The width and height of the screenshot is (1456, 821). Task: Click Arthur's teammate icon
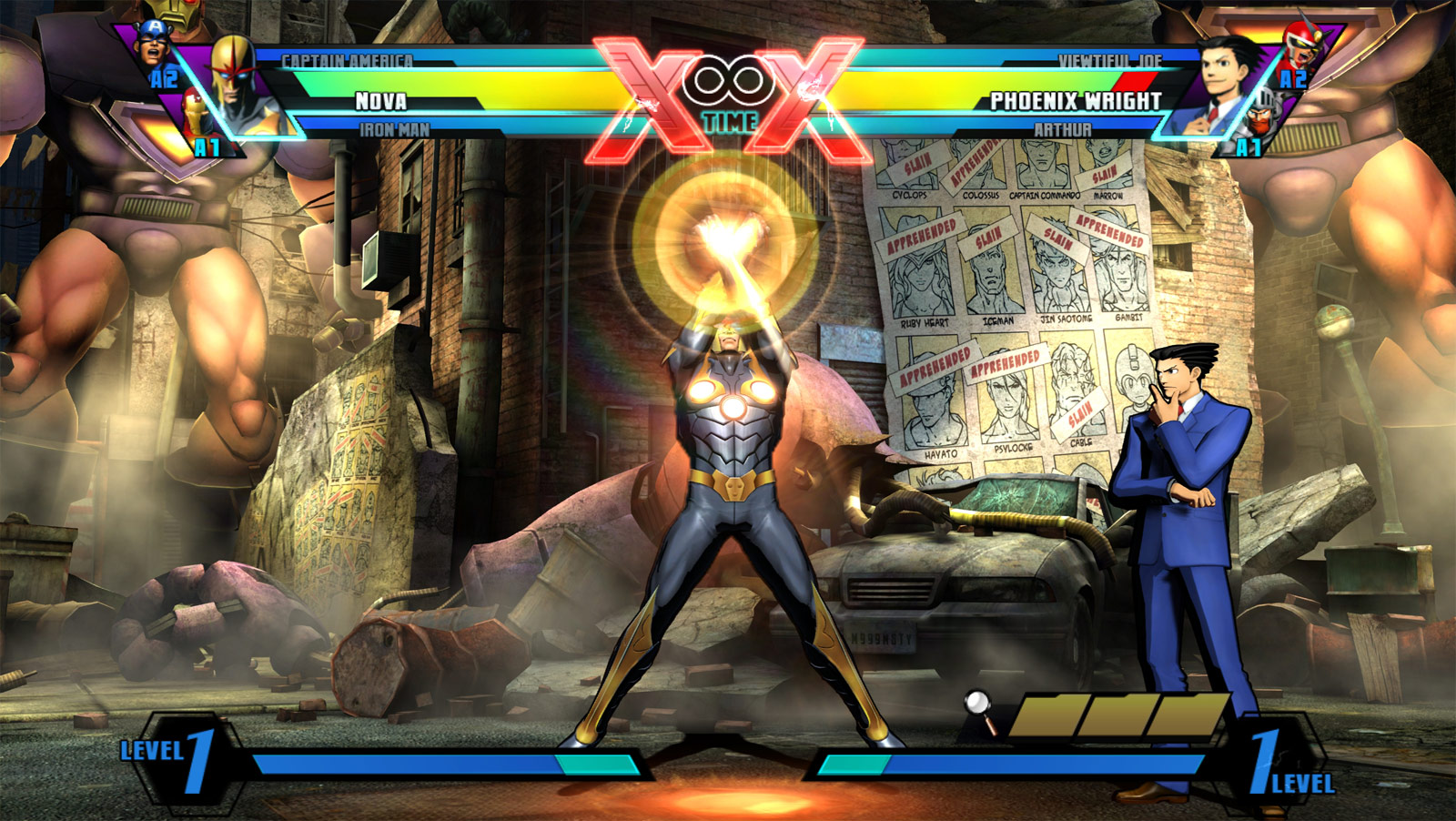coord(1263,118)
